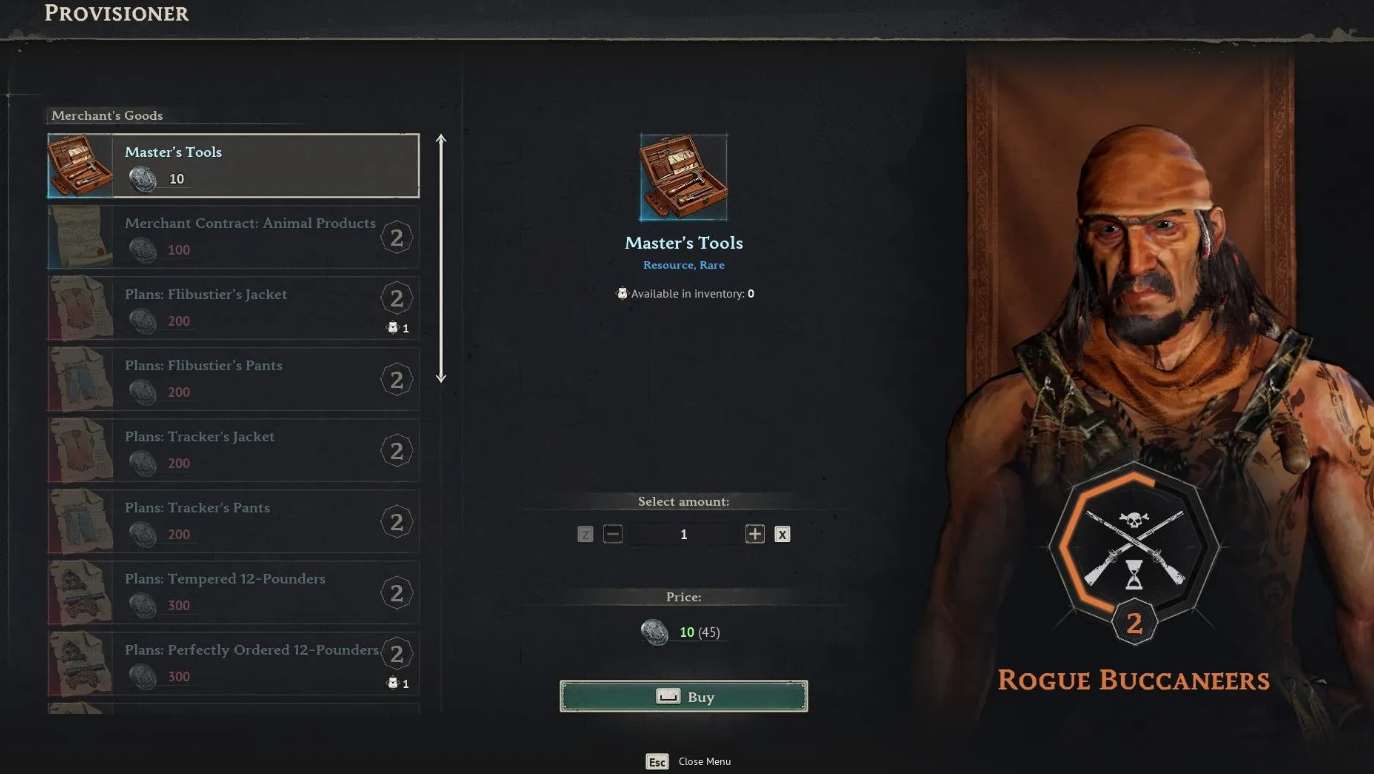Increase purchase amount with plus button
Viewport: 1374px width, 774px height.
755,534
